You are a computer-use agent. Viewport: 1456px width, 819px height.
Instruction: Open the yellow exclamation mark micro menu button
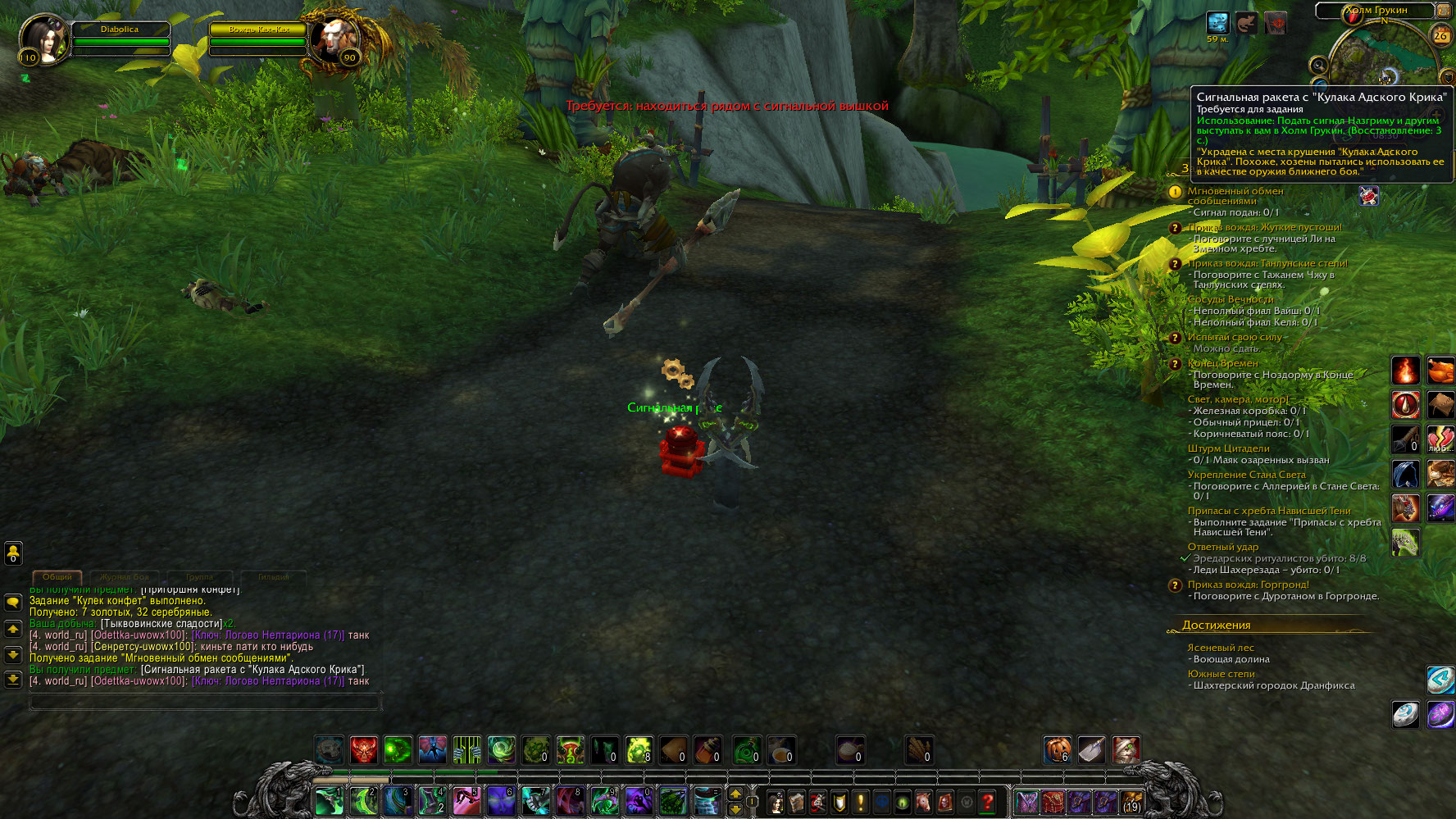point(860,802)
